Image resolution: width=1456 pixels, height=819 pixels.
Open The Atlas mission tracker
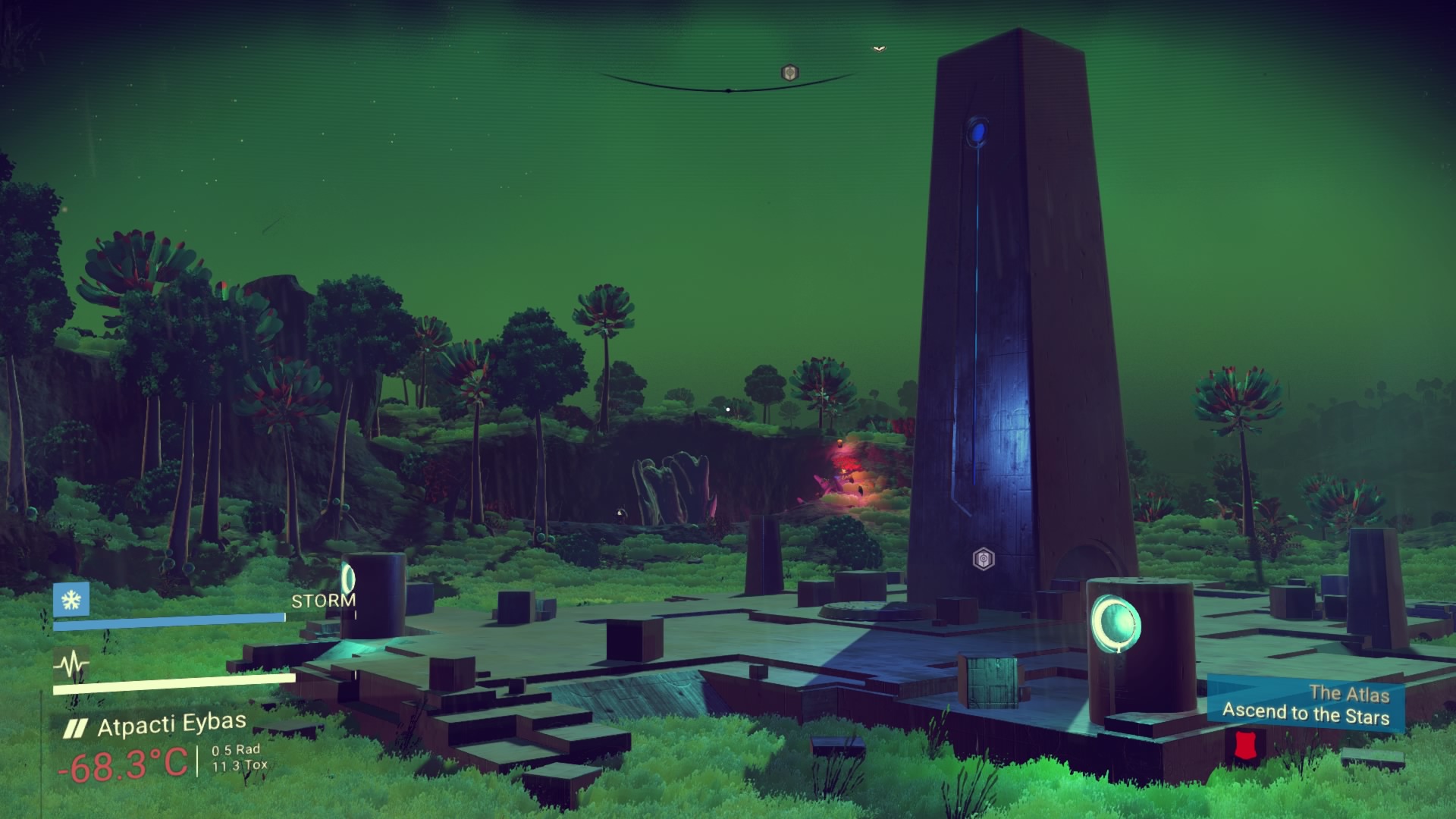[1305, 705]
